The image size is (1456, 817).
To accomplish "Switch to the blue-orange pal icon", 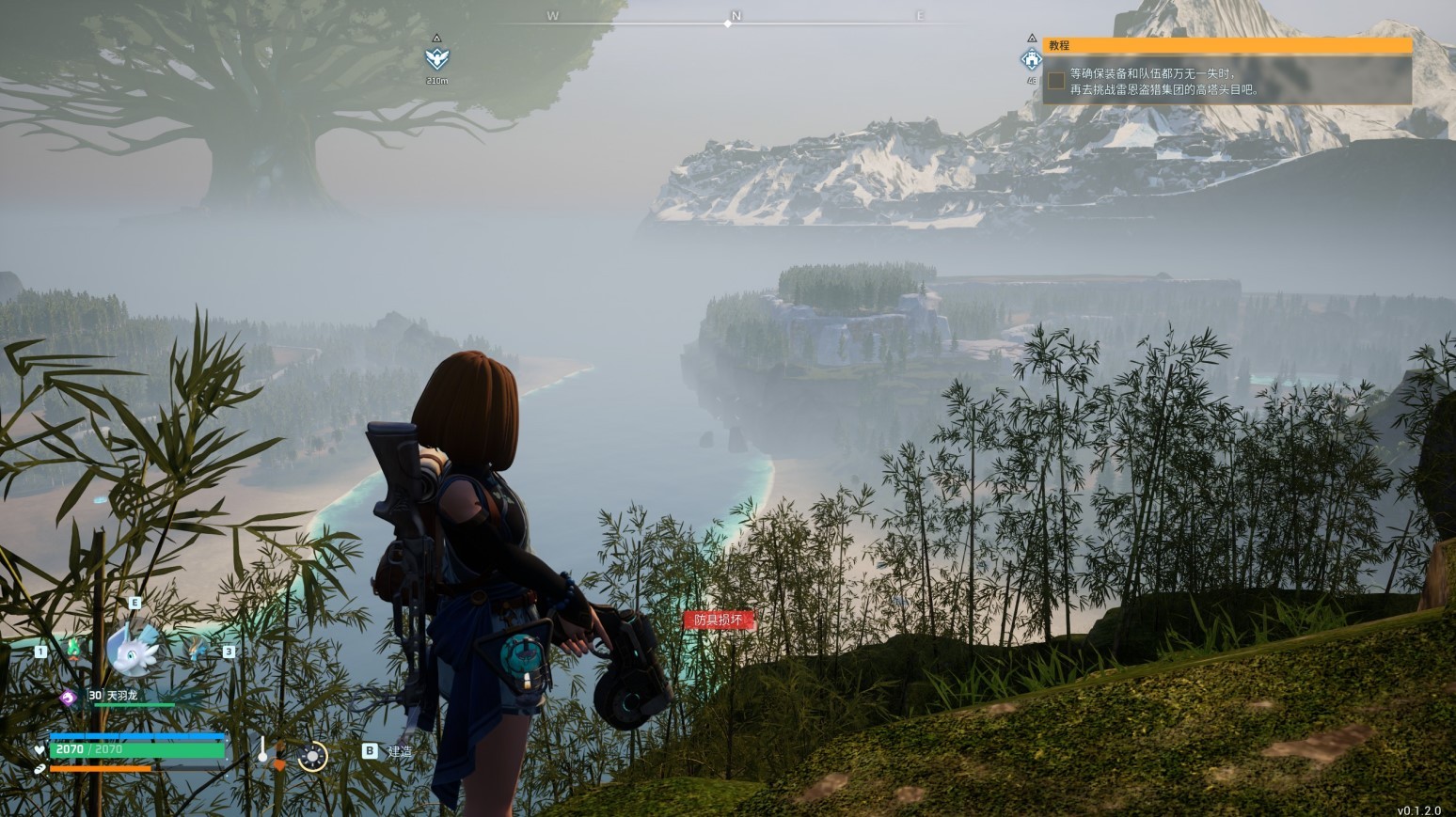I will [197, 648].
